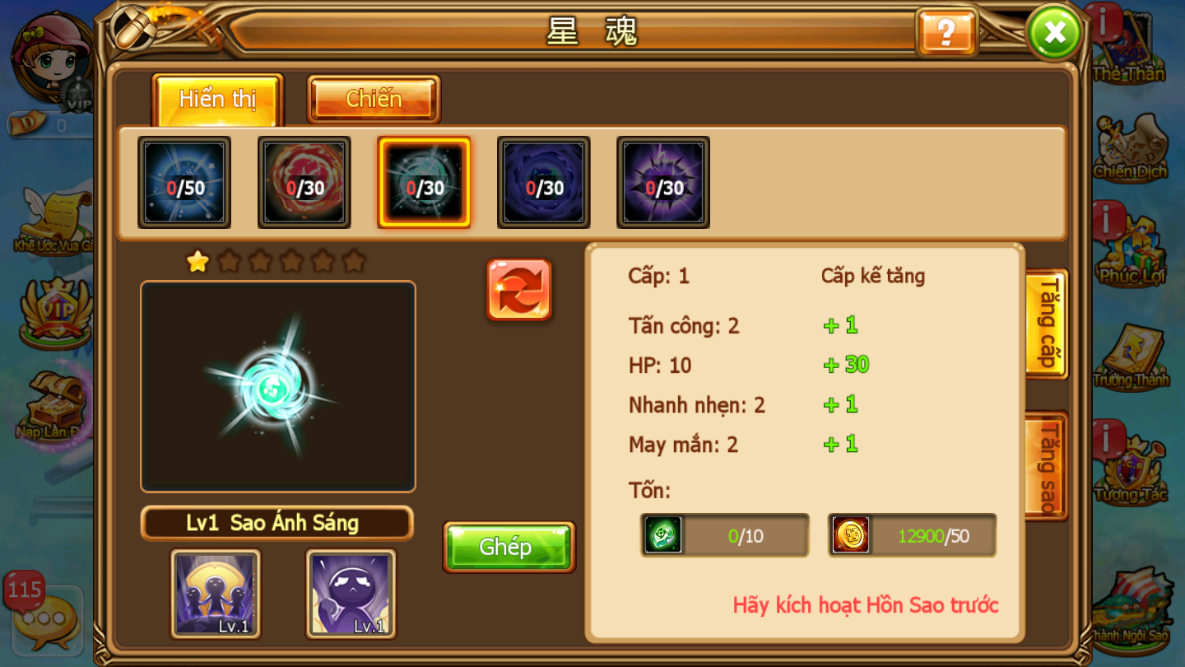This screenshot has width=1185, height=667.
Task: Select the purple spiked star soul slot
Action: 663,183
